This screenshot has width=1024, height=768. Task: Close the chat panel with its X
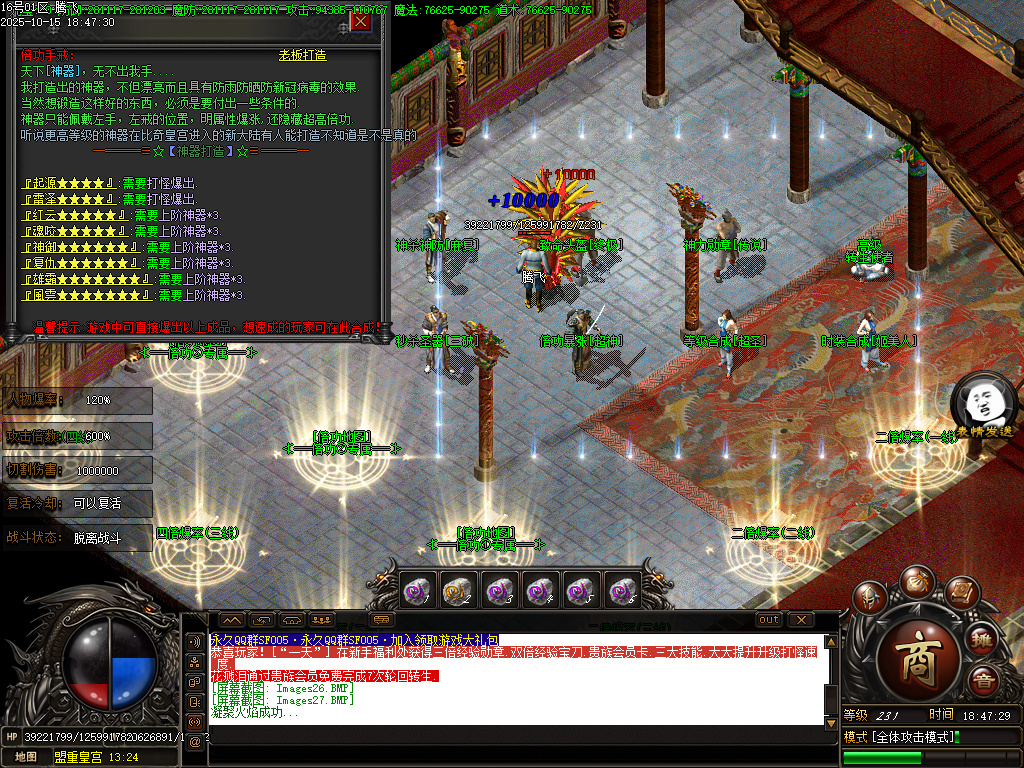(x=801, y=620)
